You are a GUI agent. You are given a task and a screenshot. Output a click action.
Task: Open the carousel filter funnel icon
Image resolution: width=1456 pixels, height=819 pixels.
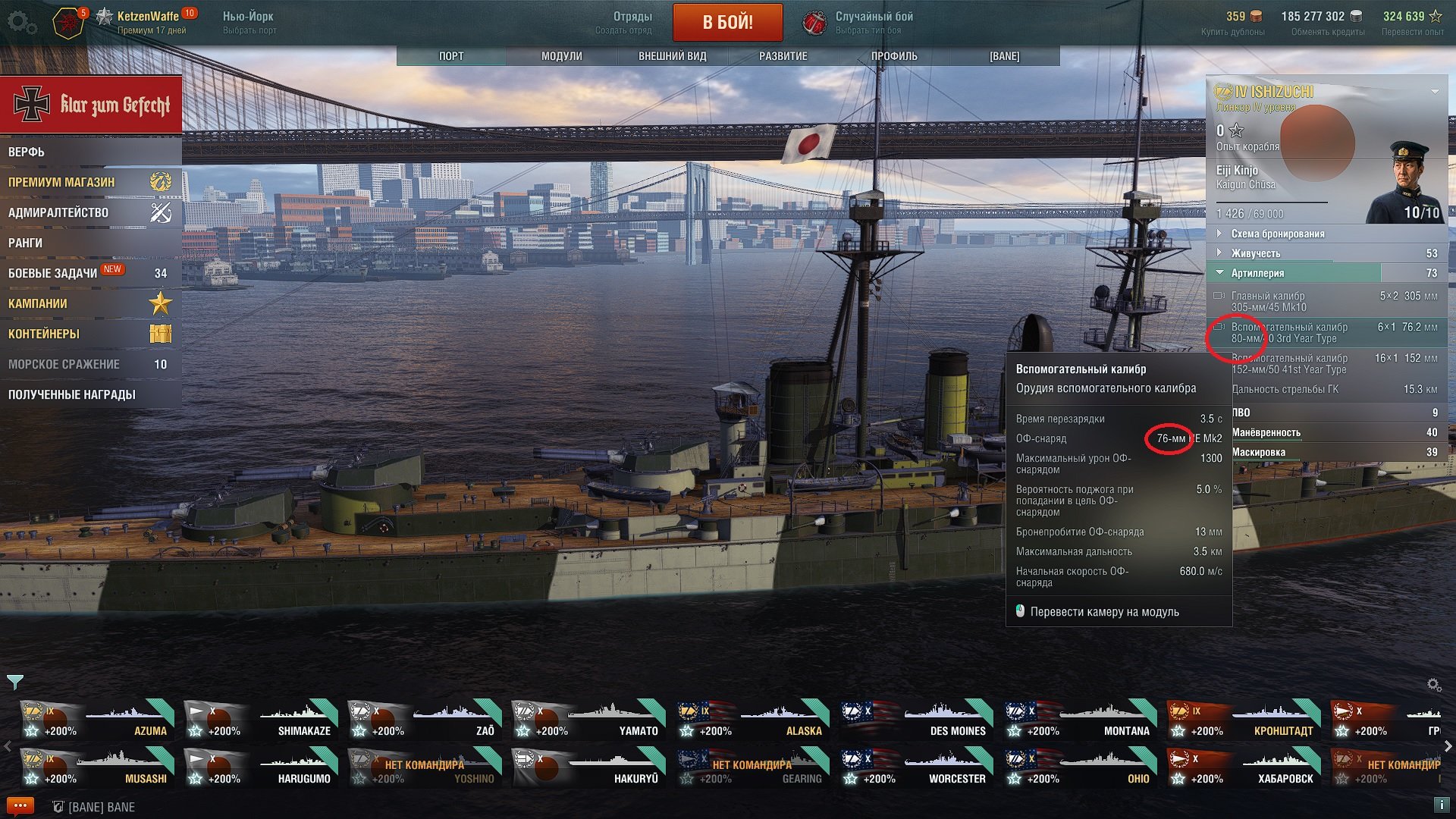tap(15, 682)
